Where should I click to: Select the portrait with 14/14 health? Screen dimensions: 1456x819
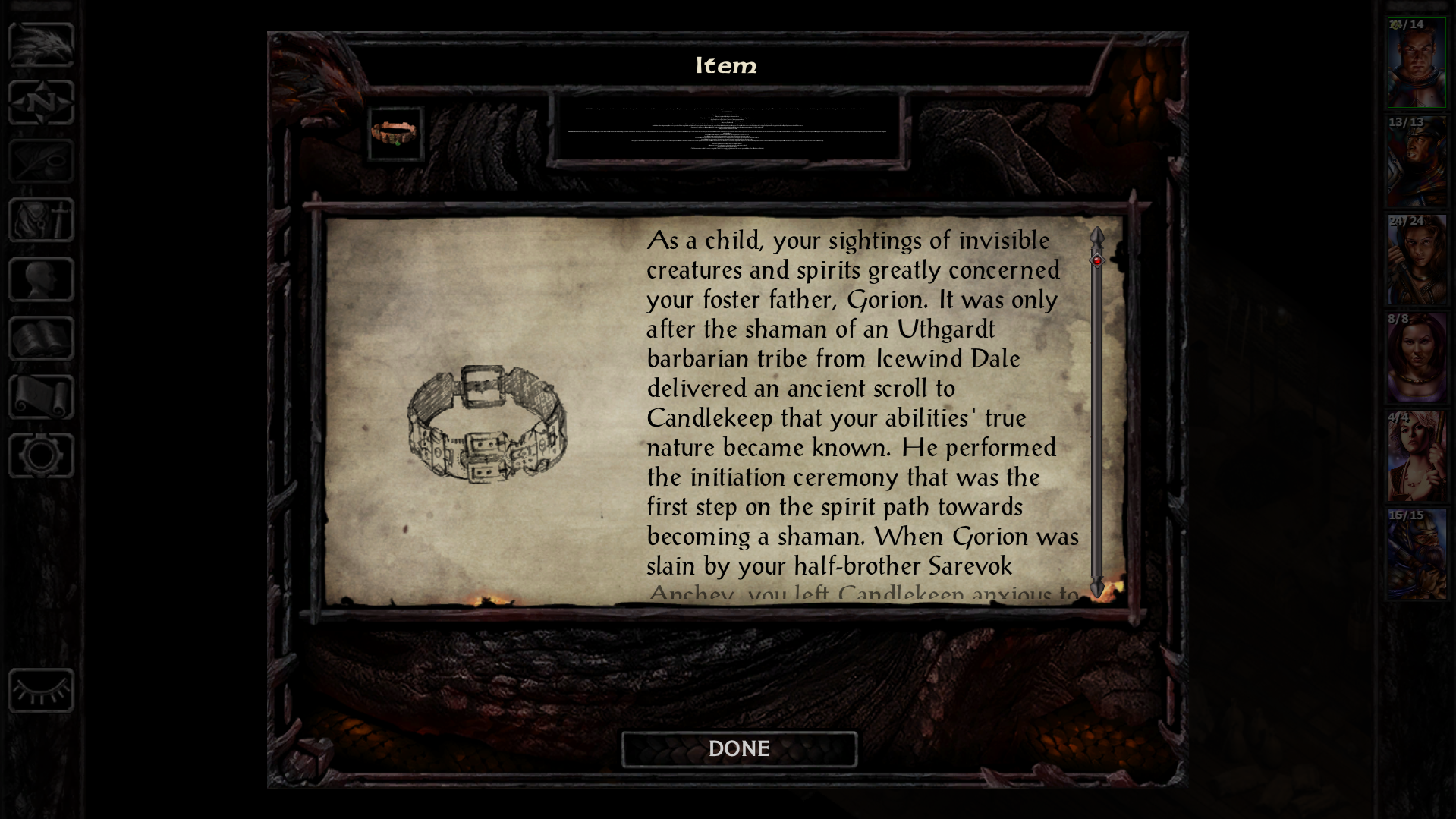(1417, 65)
